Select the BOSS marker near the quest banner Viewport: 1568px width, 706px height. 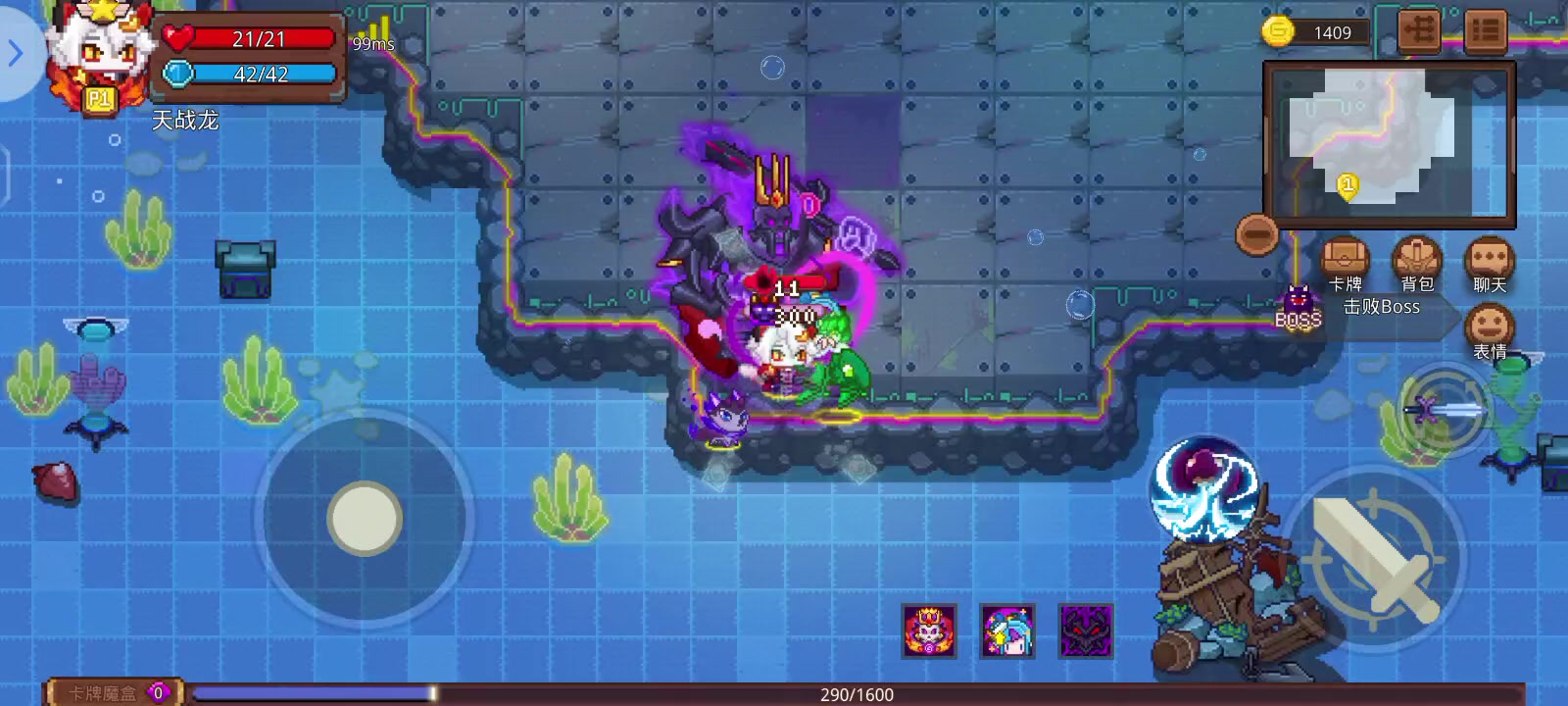tap(1296, 297)
